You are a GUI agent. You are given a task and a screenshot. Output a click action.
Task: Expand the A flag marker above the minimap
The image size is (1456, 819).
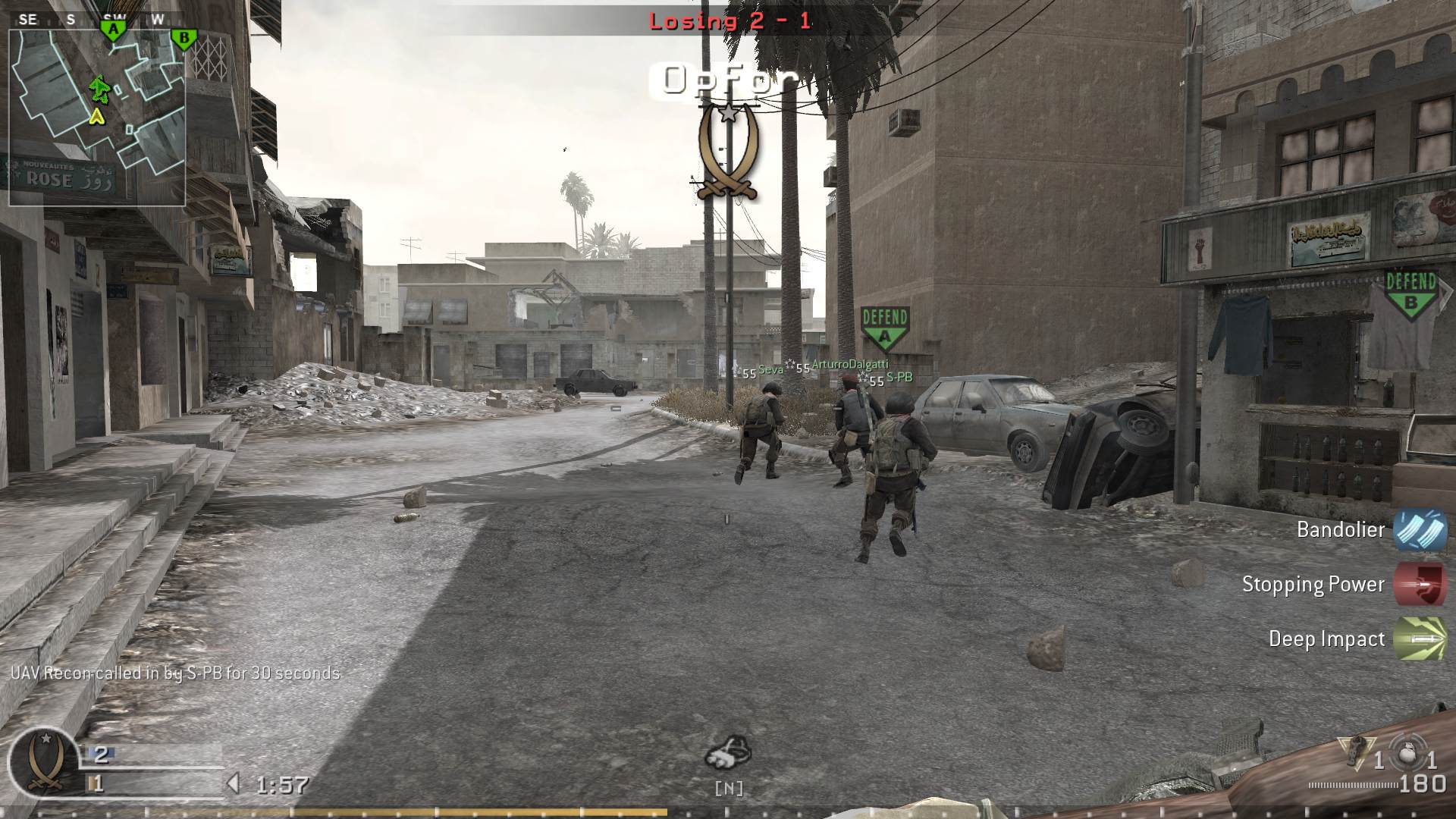(x=112, y=28)
